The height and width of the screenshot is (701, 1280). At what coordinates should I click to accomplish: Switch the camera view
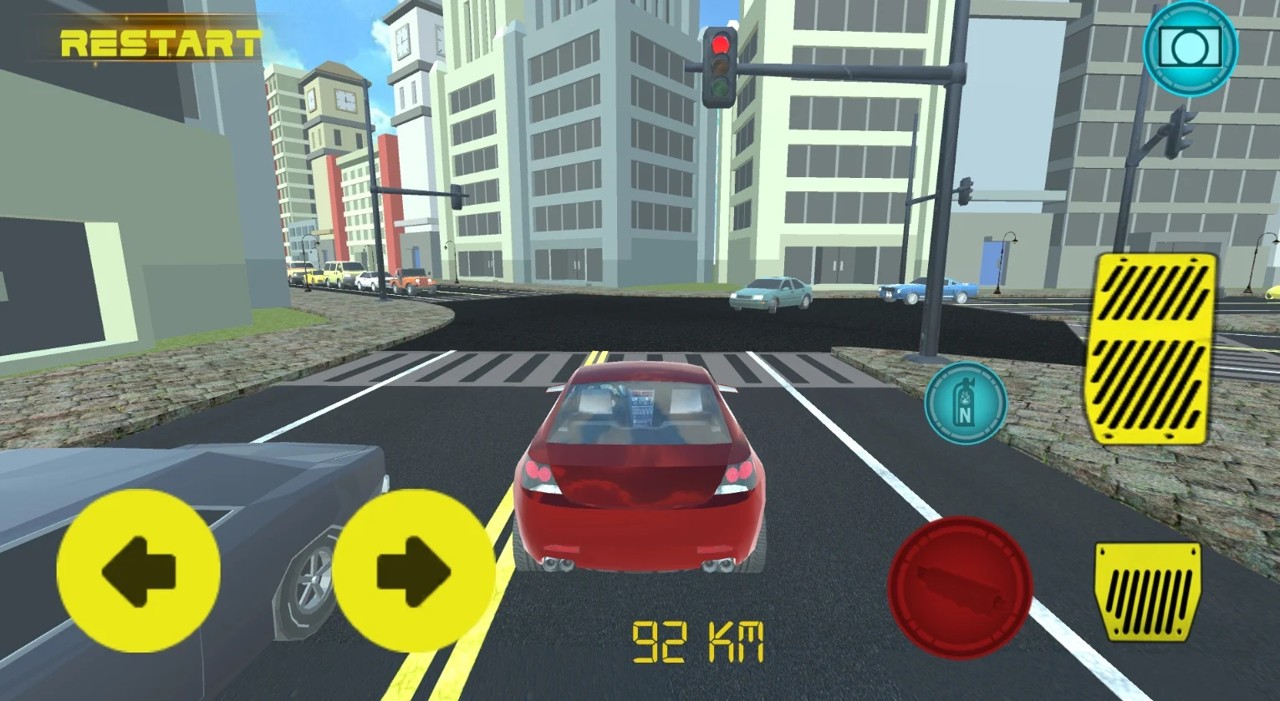(x=1190, y=48)
